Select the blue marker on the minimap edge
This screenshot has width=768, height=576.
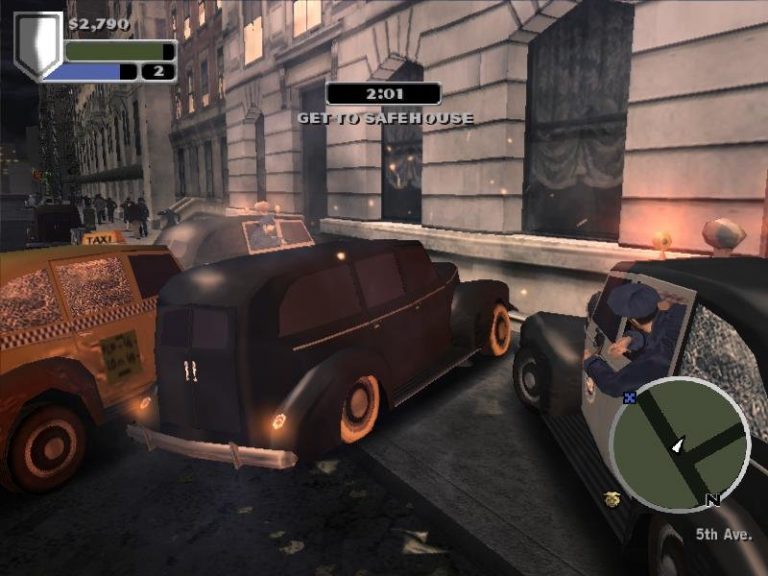pyautogui.click(x=629, y=397)
